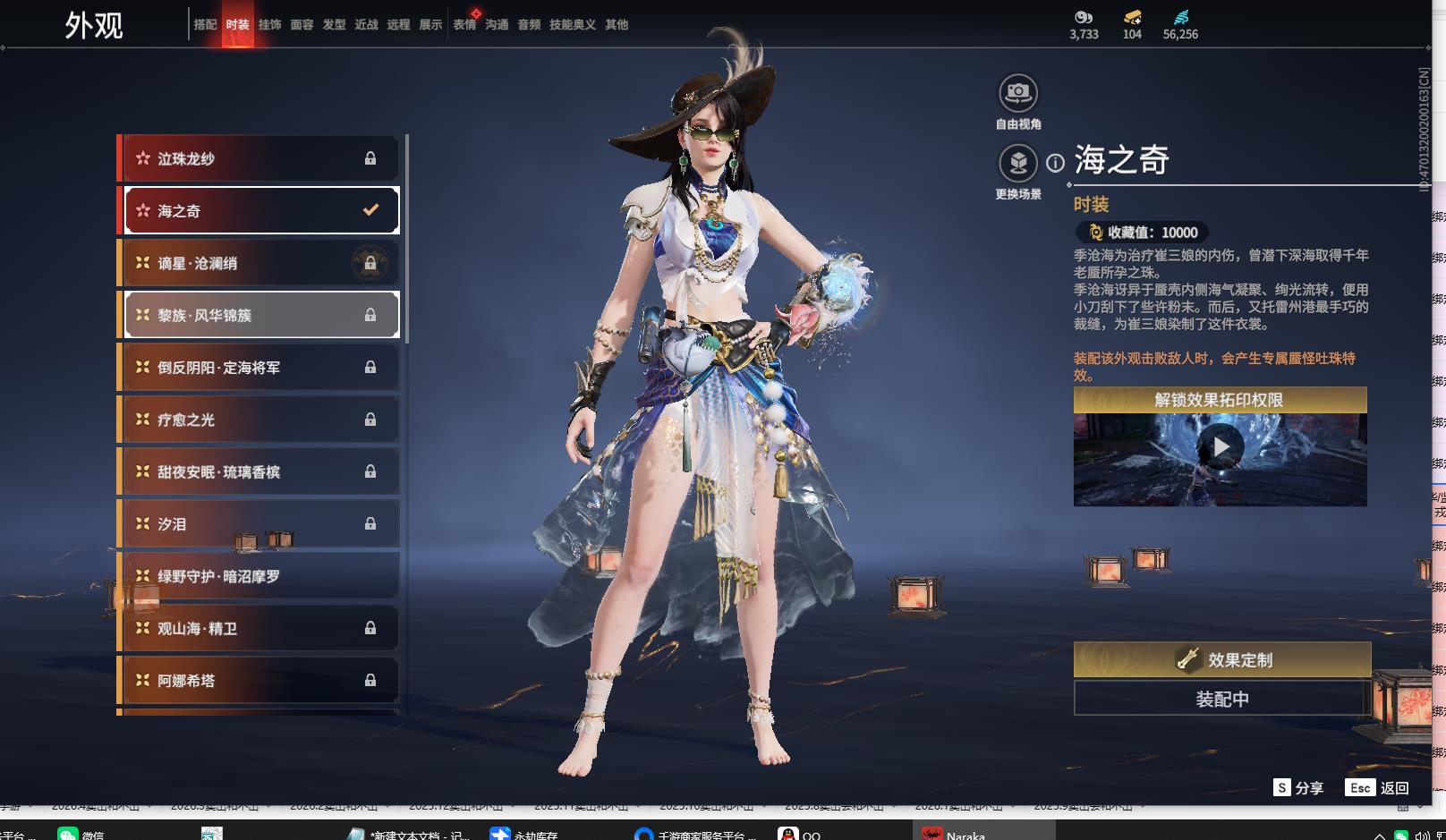The height and width of the screenshot is (840, 1446).
Task: Pick the 黎族·风华锦簇 outfit
Action: coord(259,315)
